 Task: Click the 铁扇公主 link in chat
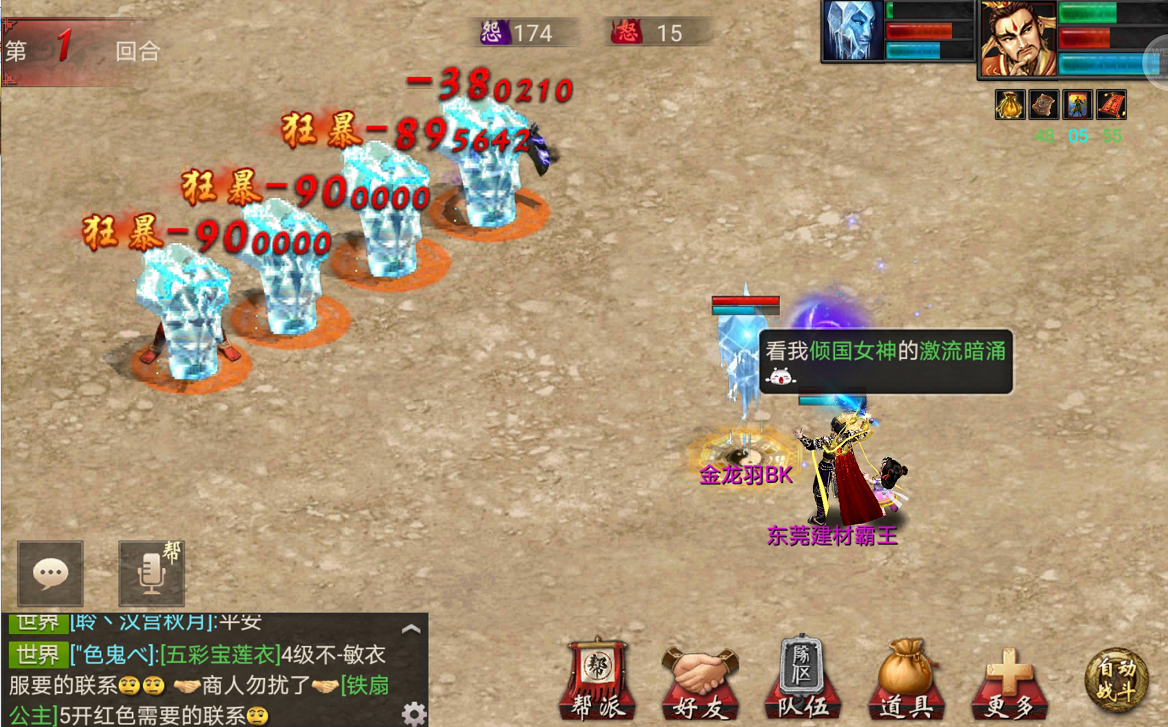tap(365, 686)
